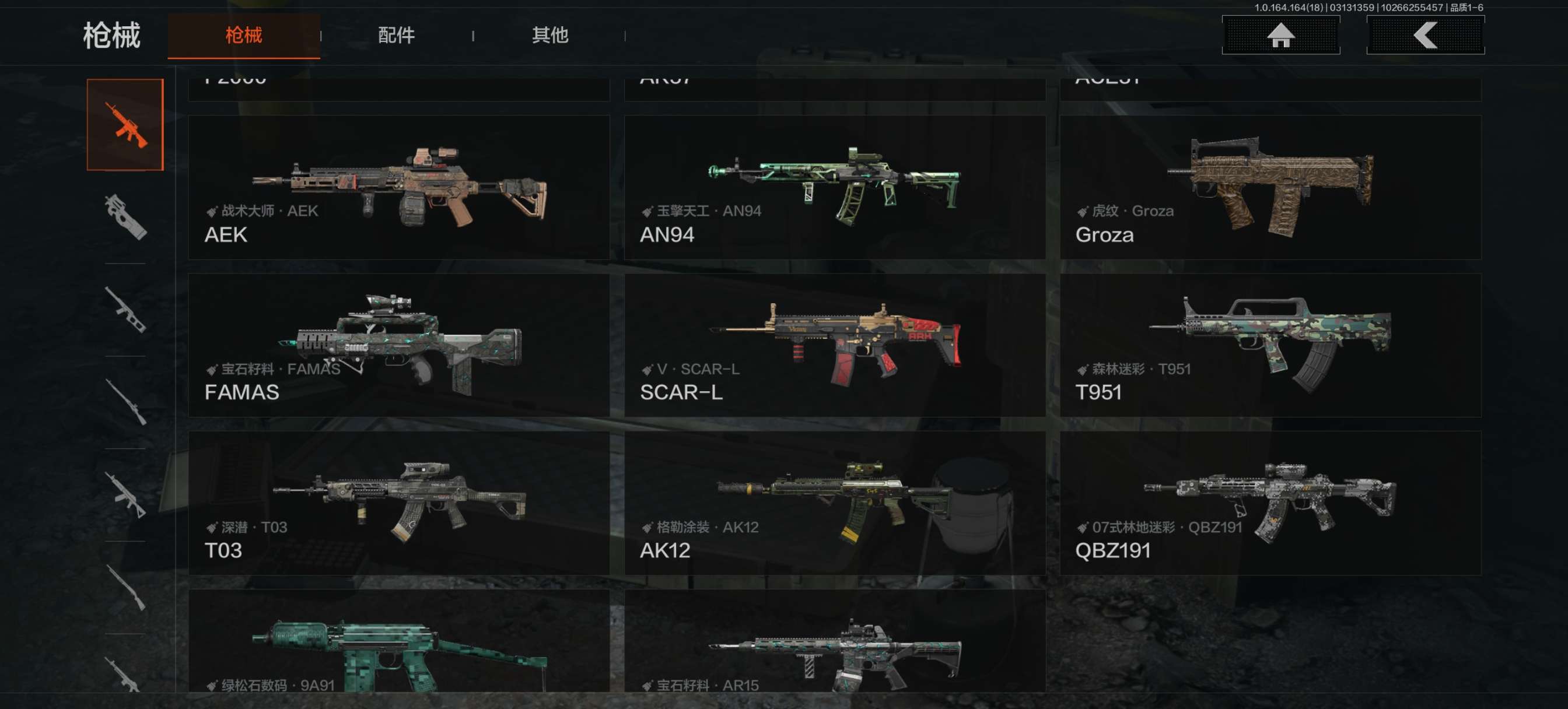Select the AEK weapon card
Image resolution: width=1568 pixels, height=709 pixels.
[398, 187]
